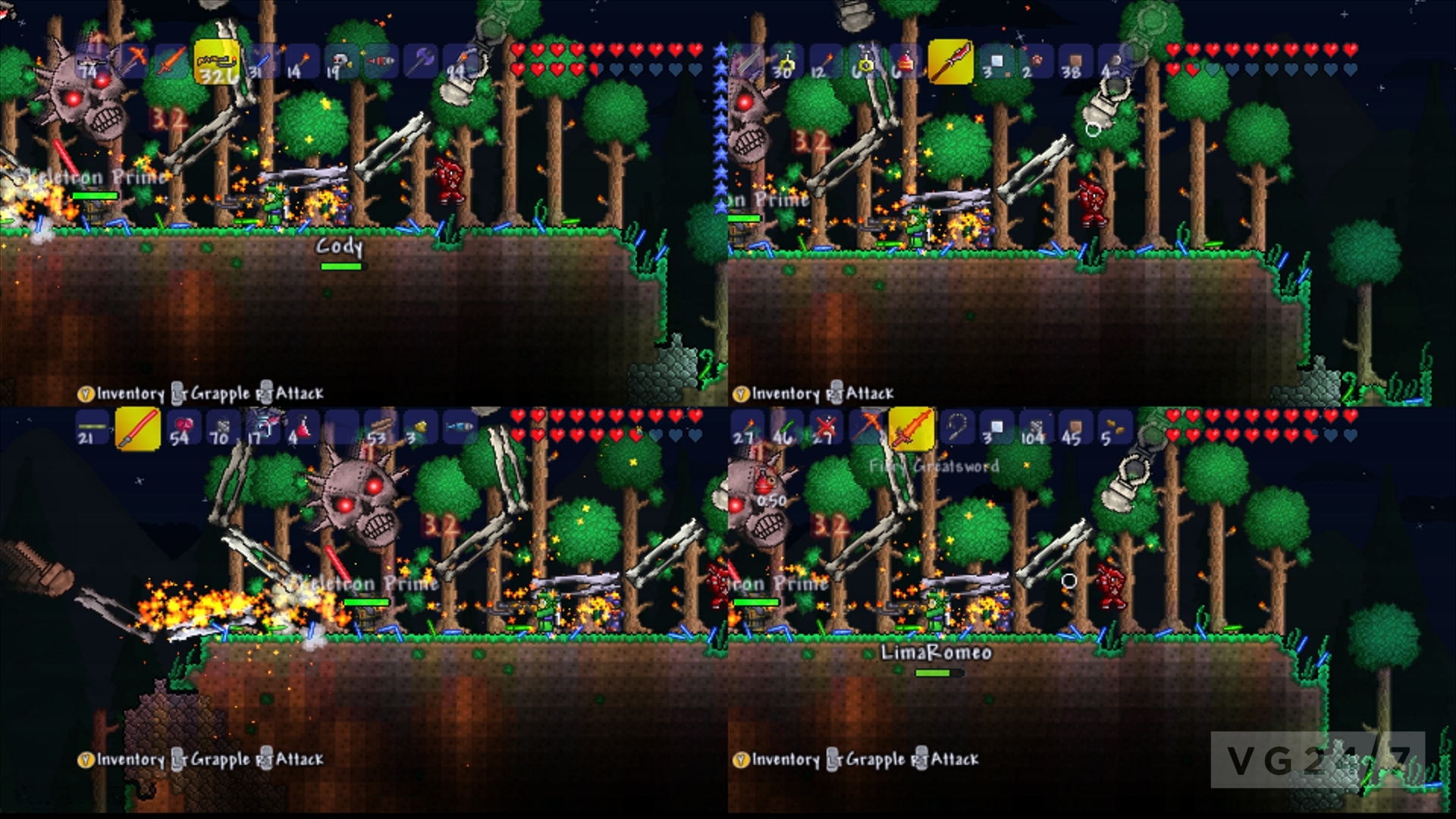Image resolution: width=1456 pixels, height=819 pixels.
Task: Click the player name Cody
Action: click(x=339, y=245)
